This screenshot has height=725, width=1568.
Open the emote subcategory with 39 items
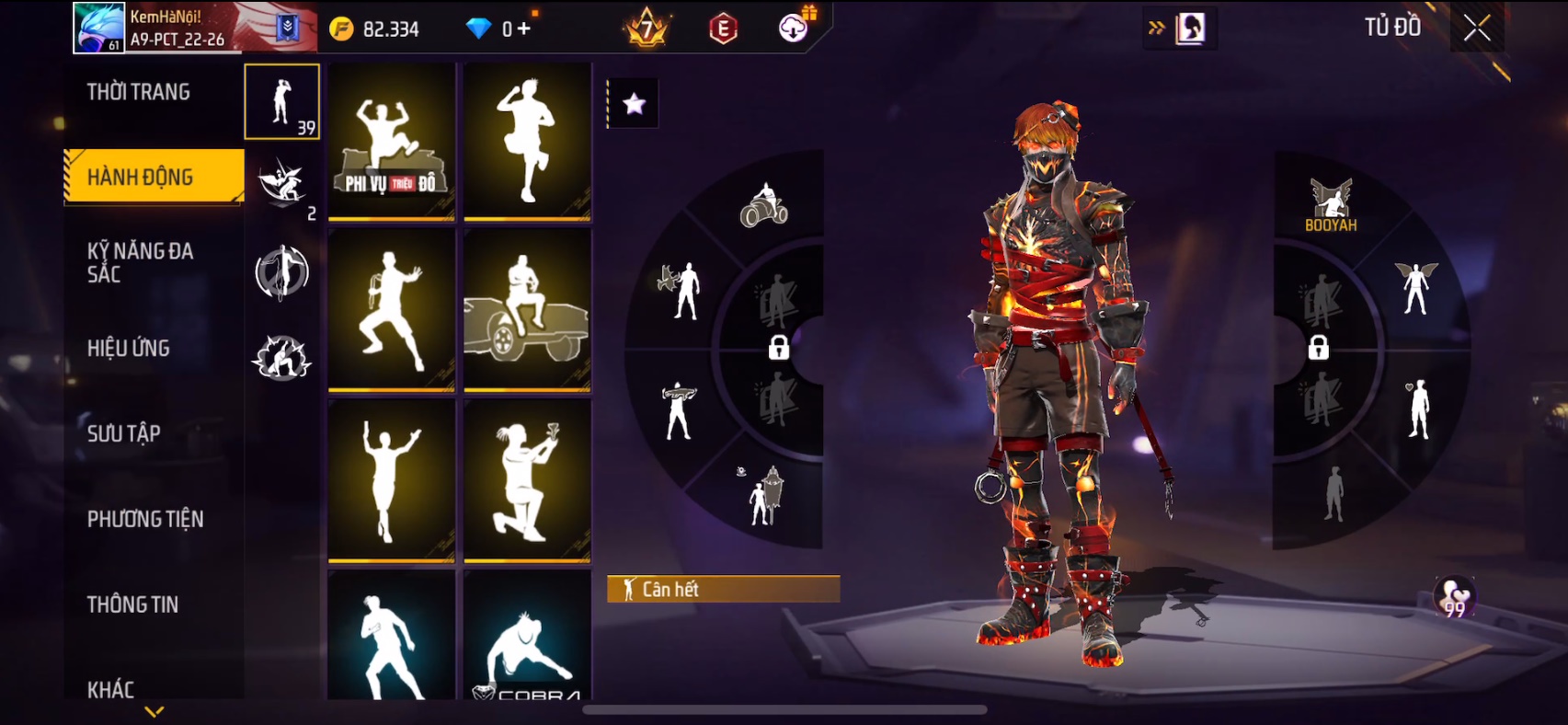click(x=282, y=102)
